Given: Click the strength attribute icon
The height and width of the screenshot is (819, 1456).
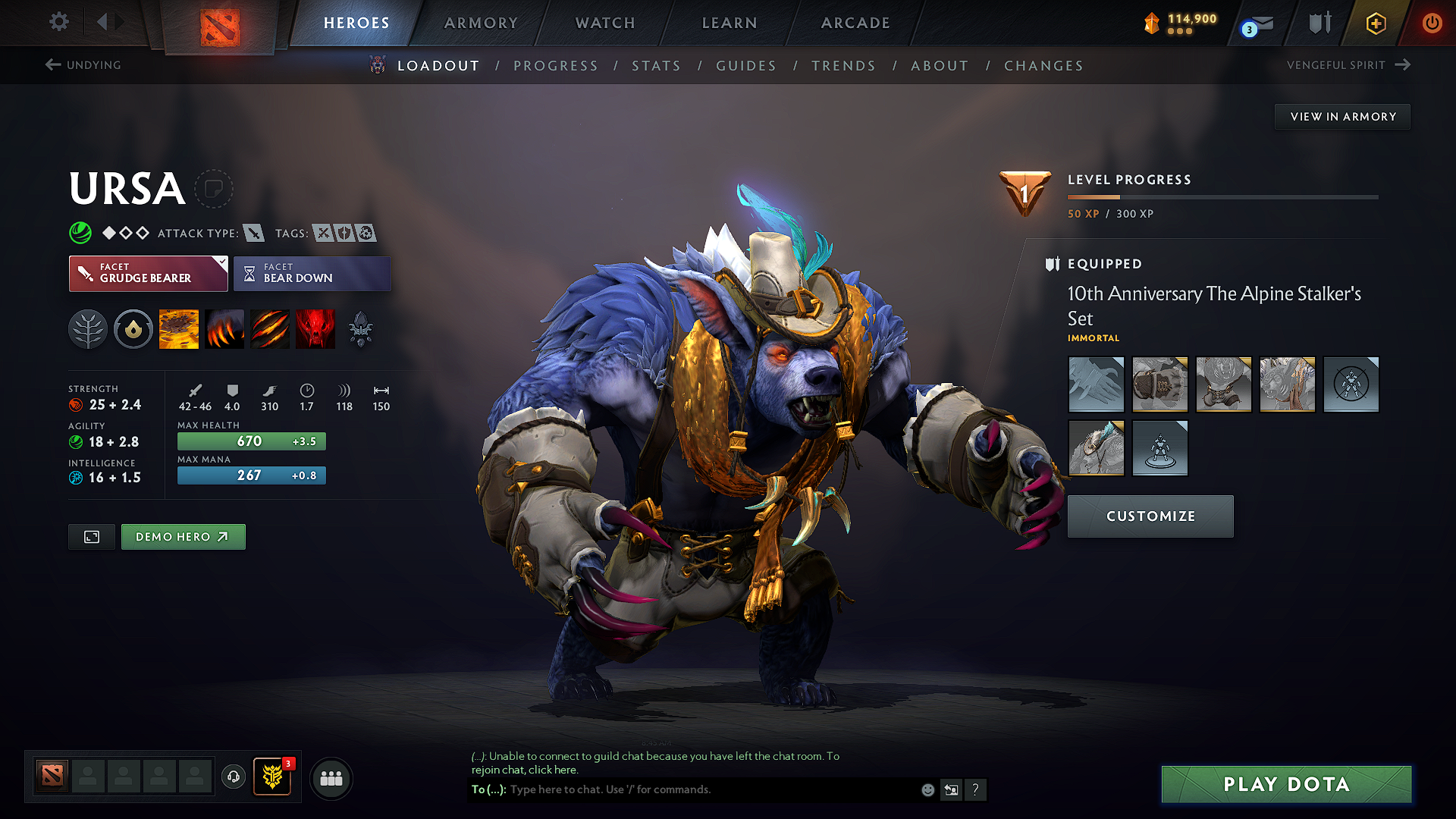Looking at the screenshot, I should pos(76,405).
